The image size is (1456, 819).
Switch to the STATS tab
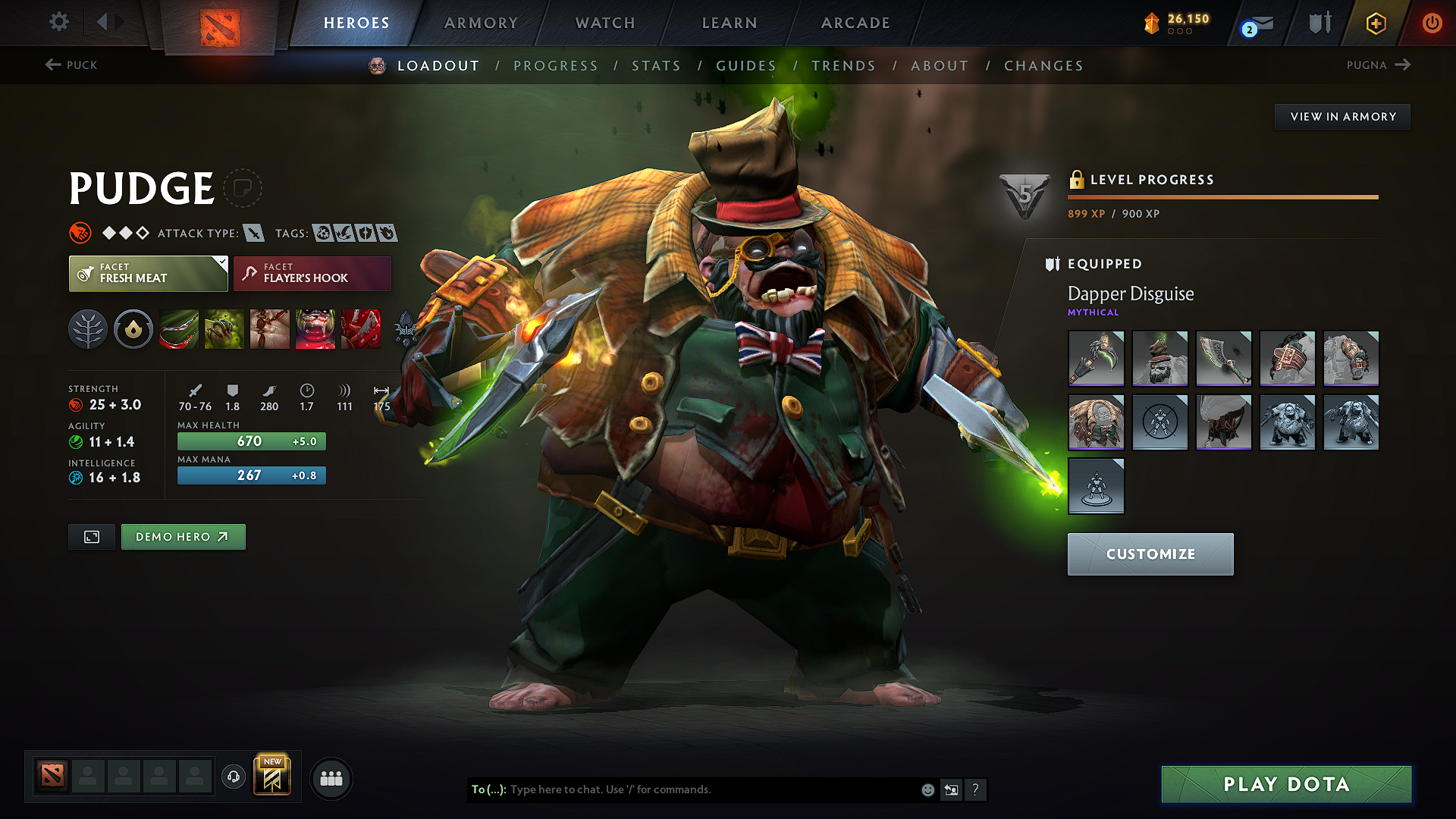click(657, 66)
